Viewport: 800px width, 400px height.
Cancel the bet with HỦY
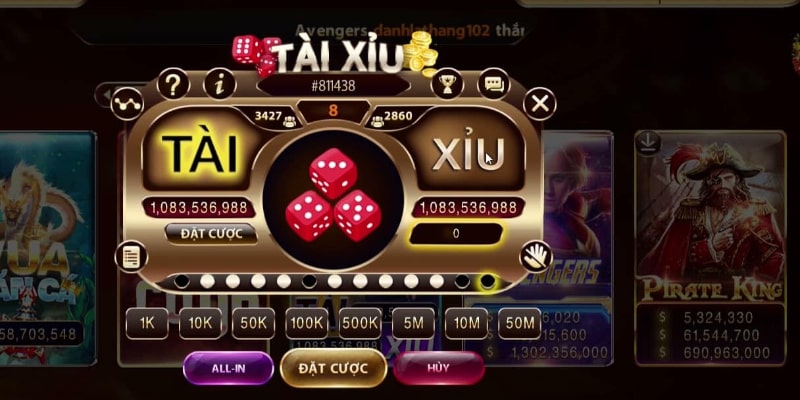(438, 368)
